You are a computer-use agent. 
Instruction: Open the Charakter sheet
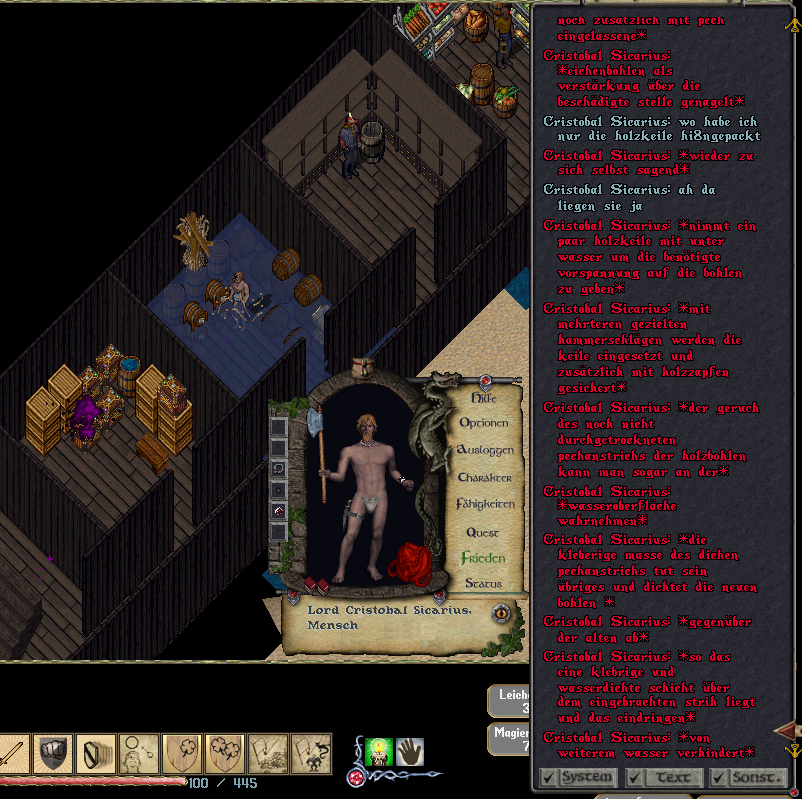point(485,478)
